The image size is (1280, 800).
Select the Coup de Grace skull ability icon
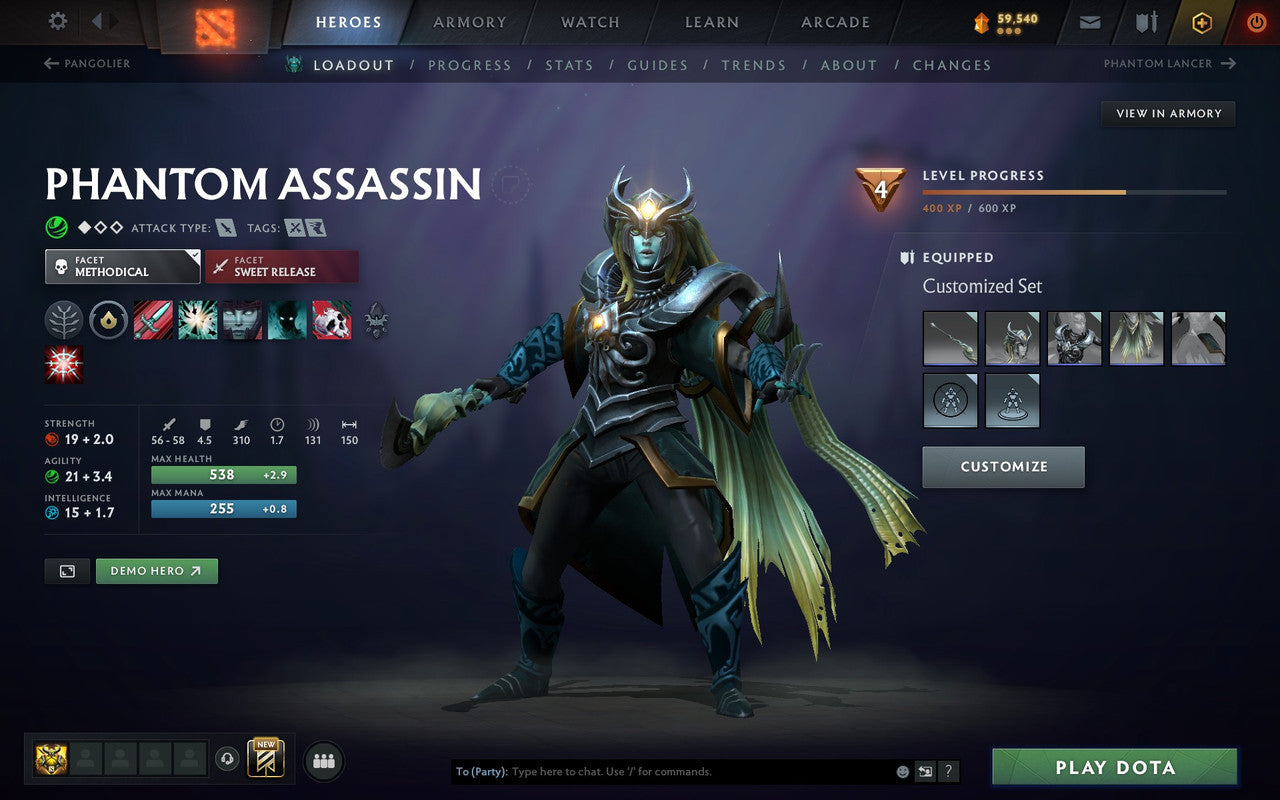[332, 320]
